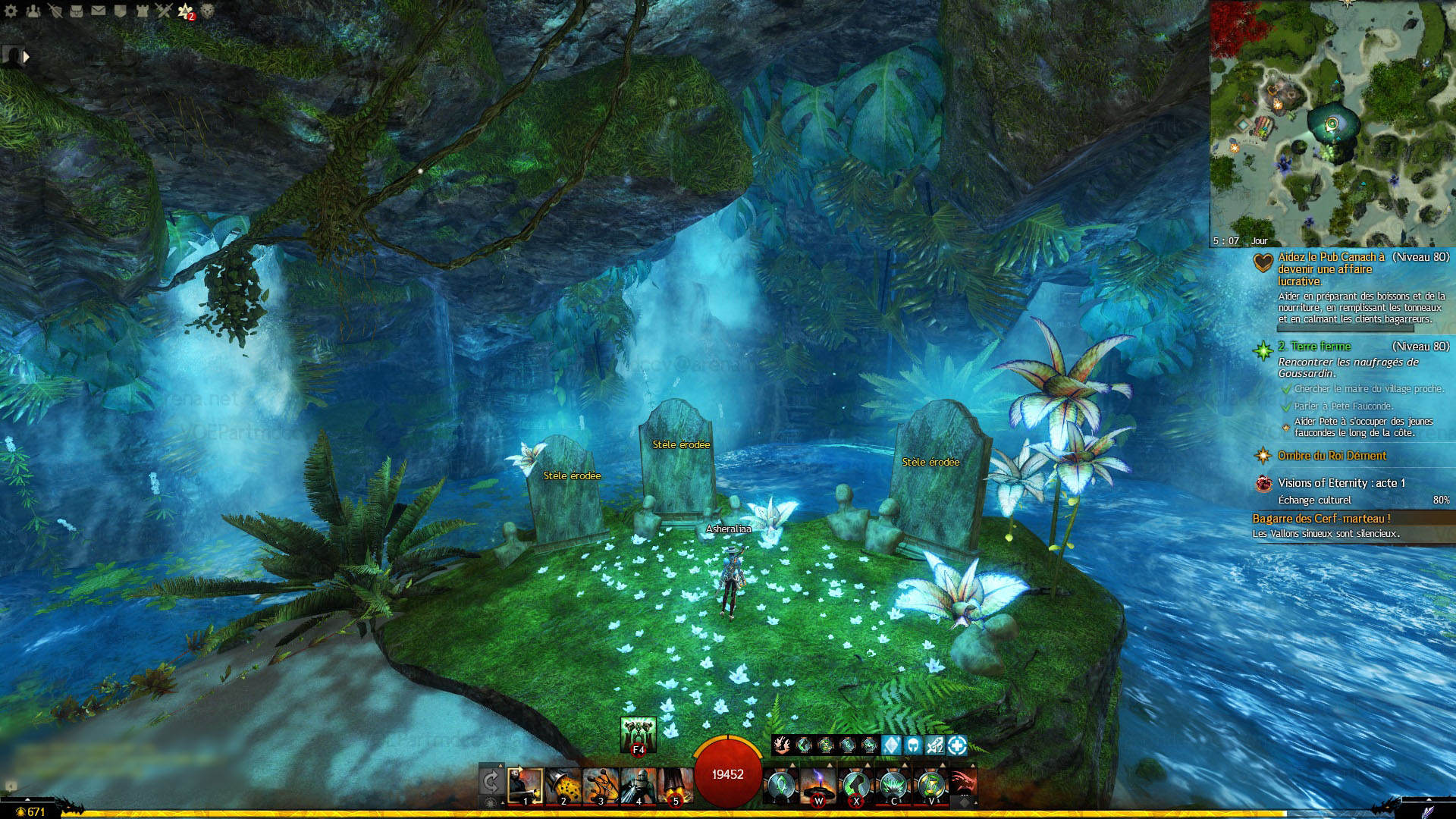Open the Visions of Eternity acte 1 tracker
This screenshot has width=1456, height=819.
click(1341, 483)
